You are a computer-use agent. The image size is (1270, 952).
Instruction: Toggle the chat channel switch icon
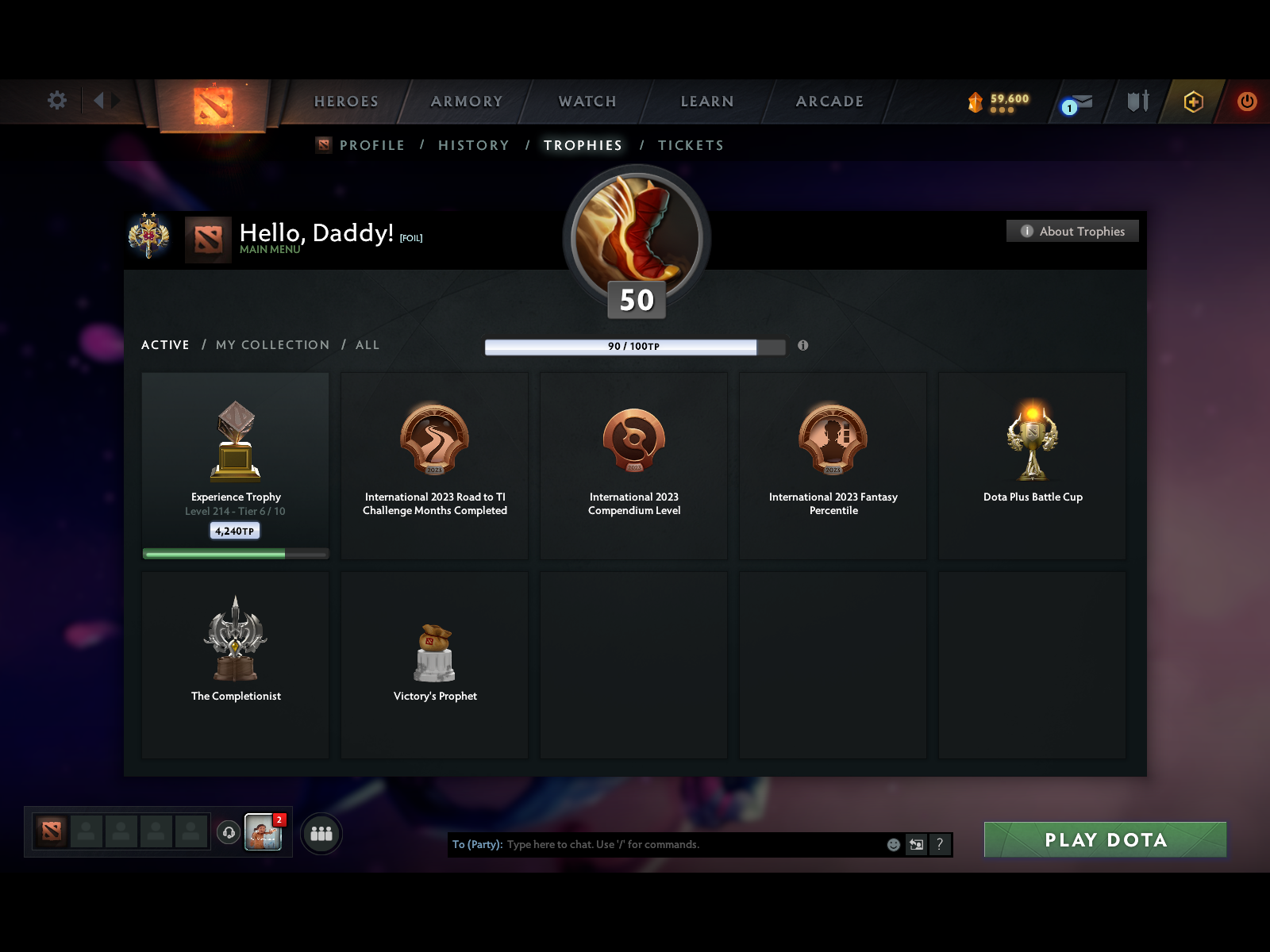coord(917,845)
